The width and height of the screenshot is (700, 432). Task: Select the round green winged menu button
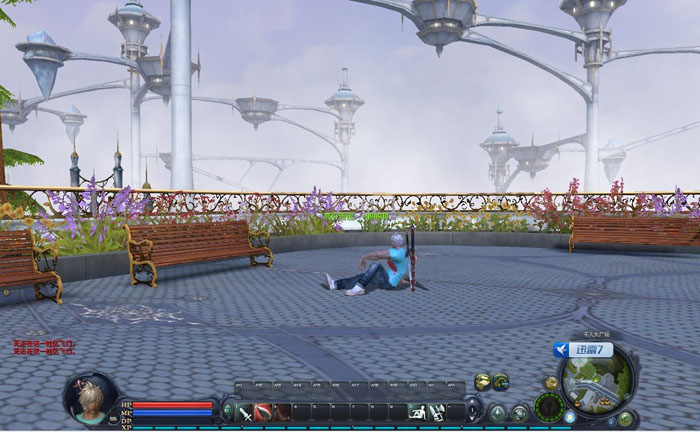point(498,412)
